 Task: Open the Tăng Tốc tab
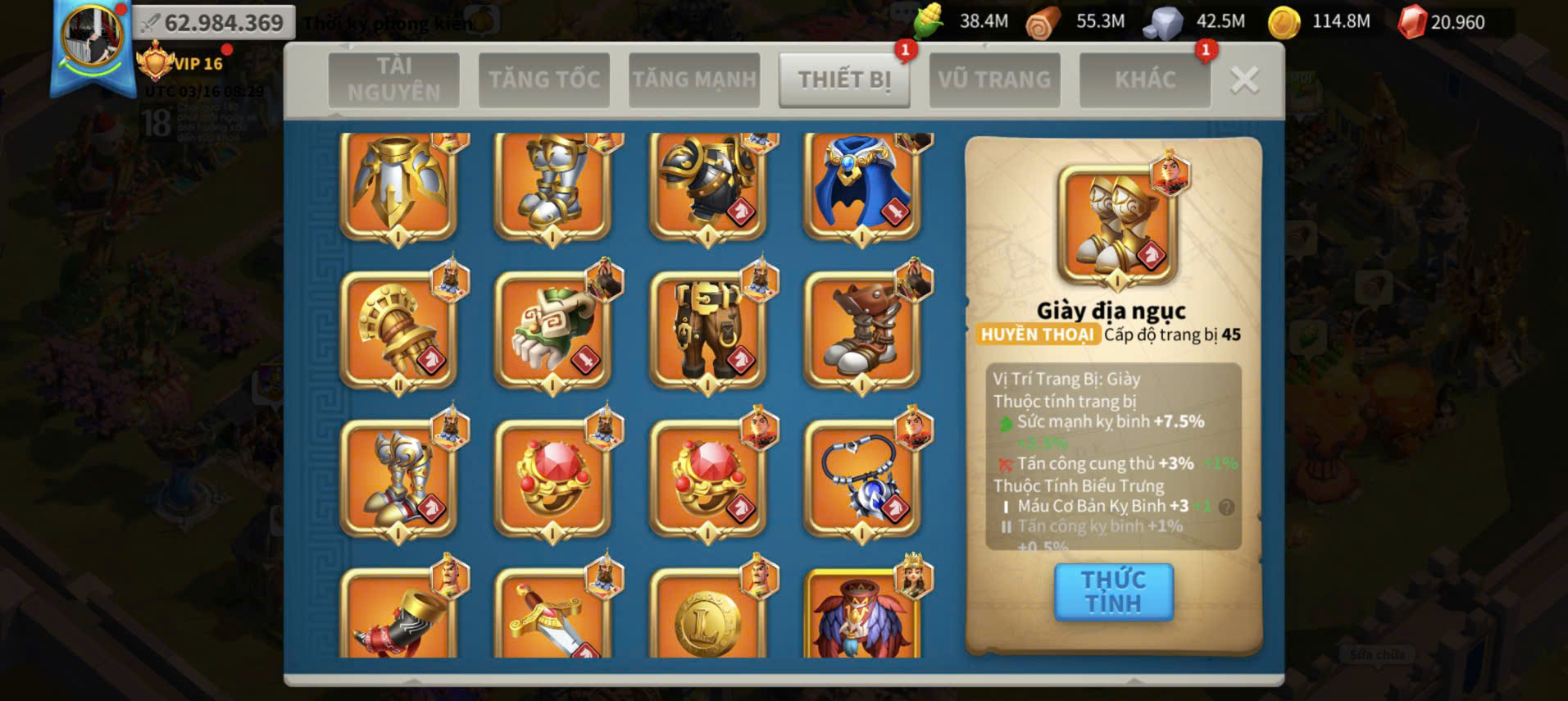(544, 80)
